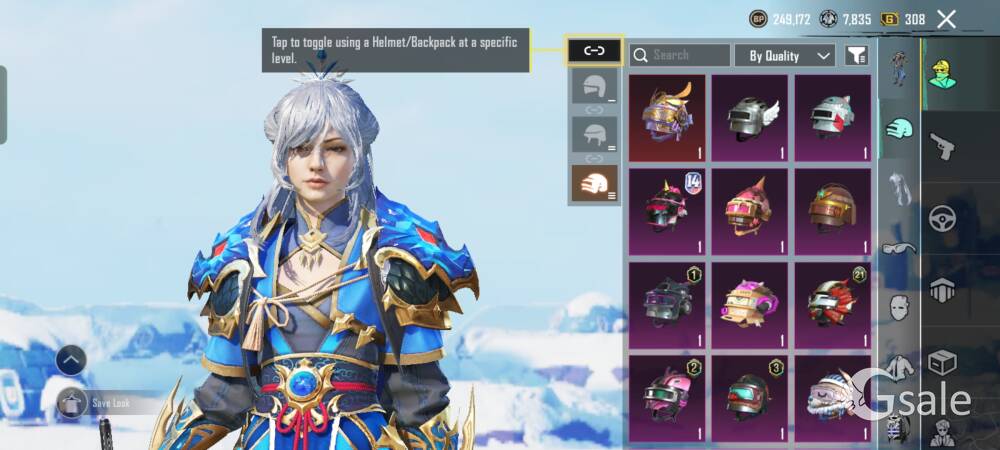Select the helmet skin with the 21 badge
Screen dimensions: 1000x450
pos(833,303)
